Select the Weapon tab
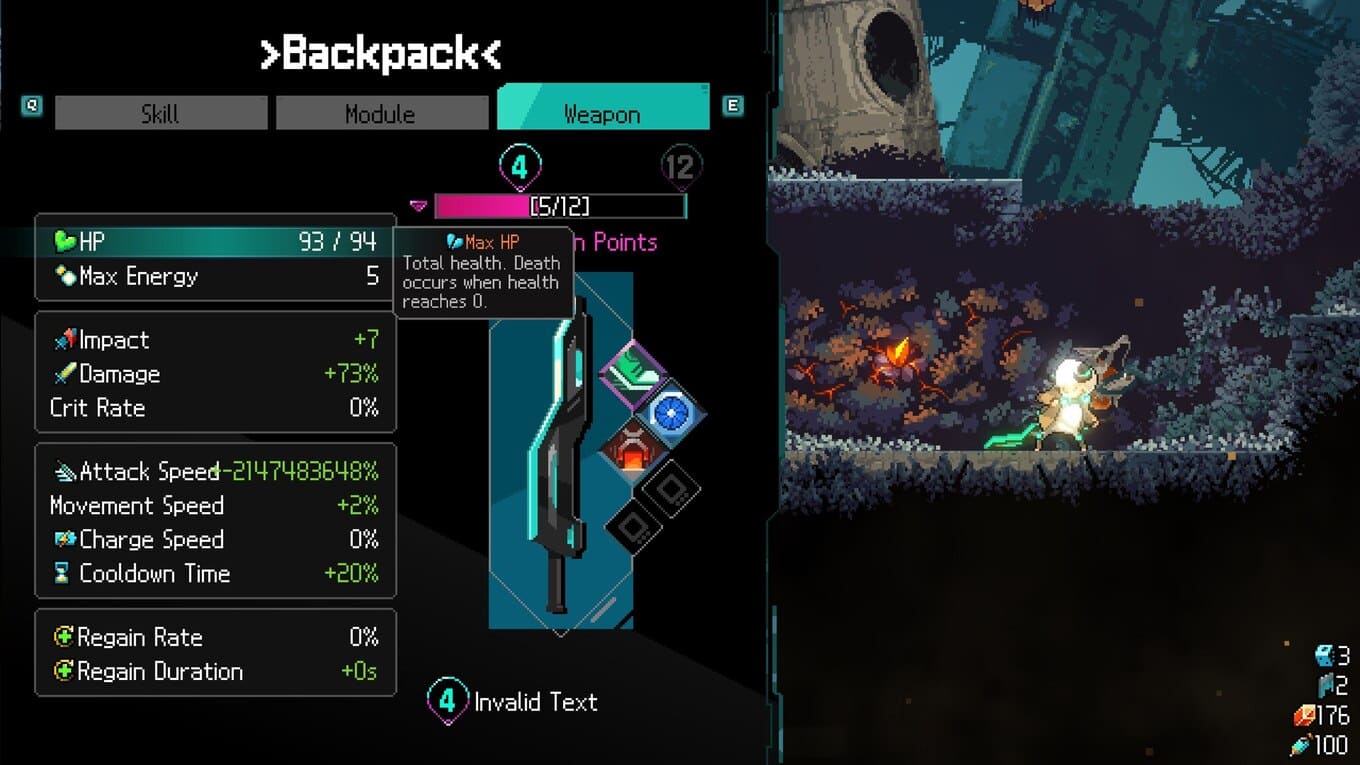Image resolution: width=1360 pixels, height=765 pixels. coord(602,113)
